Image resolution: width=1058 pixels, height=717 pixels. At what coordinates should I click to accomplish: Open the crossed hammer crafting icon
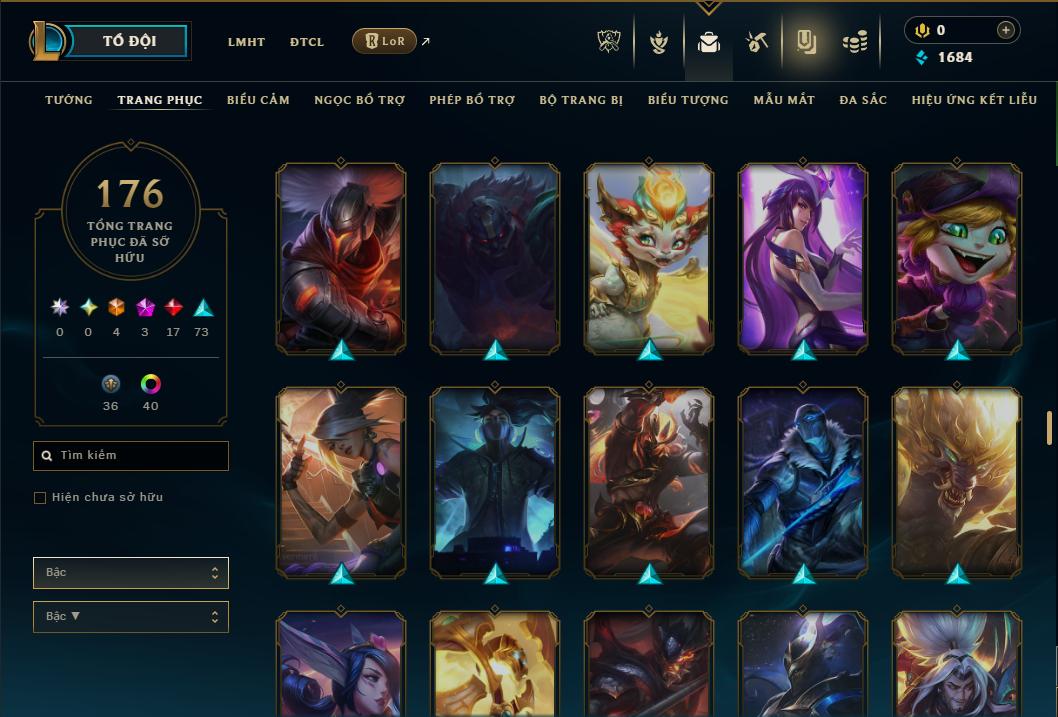[x=757, y=42]
